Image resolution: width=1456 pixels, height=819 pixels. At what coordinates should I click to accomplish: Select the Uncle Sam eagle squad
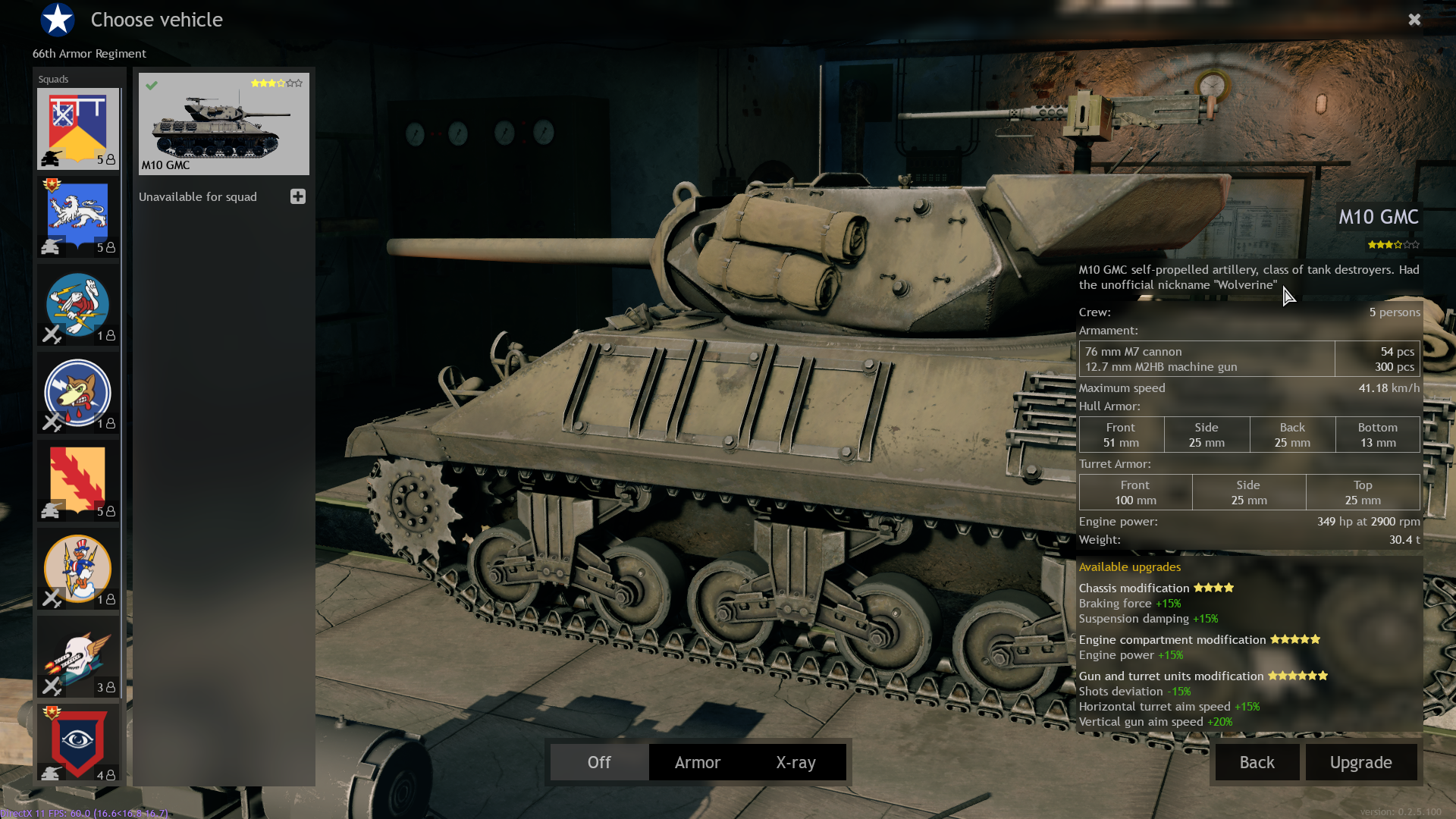pos(78,569)
